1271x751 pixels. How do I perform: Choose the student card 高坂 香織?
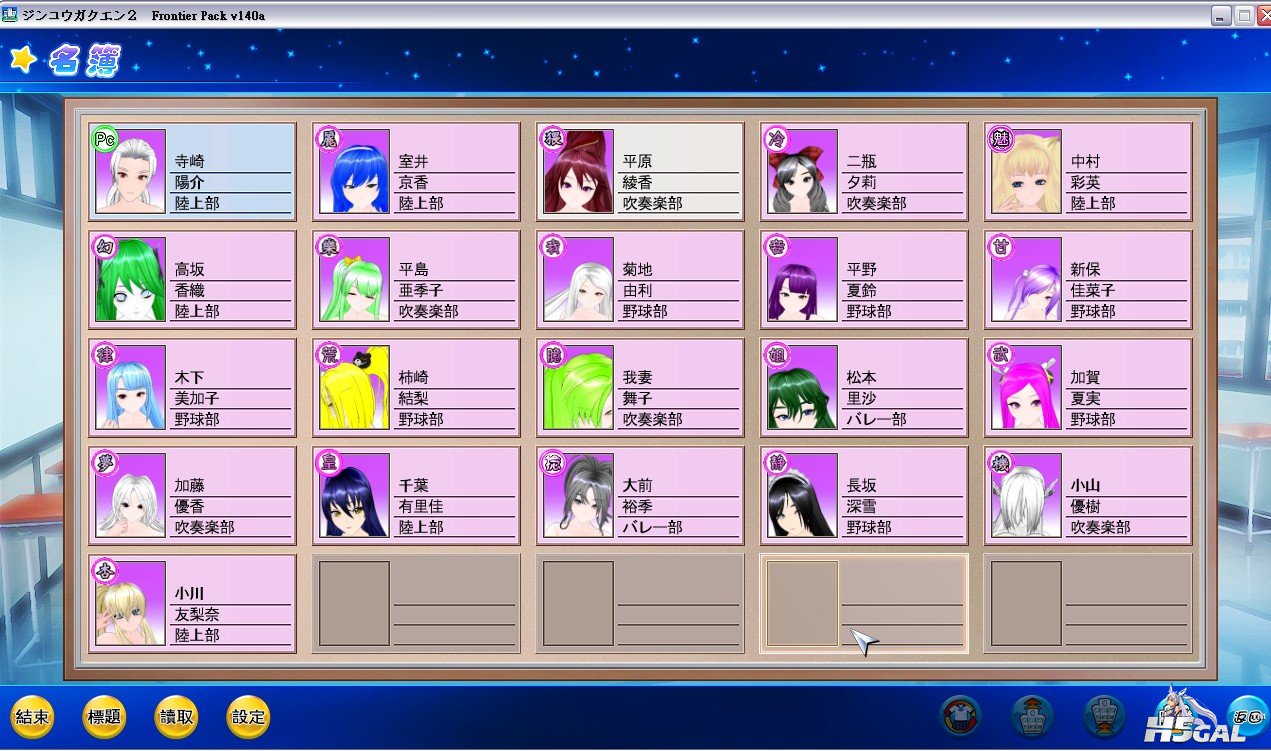click(x=192, y=280)
